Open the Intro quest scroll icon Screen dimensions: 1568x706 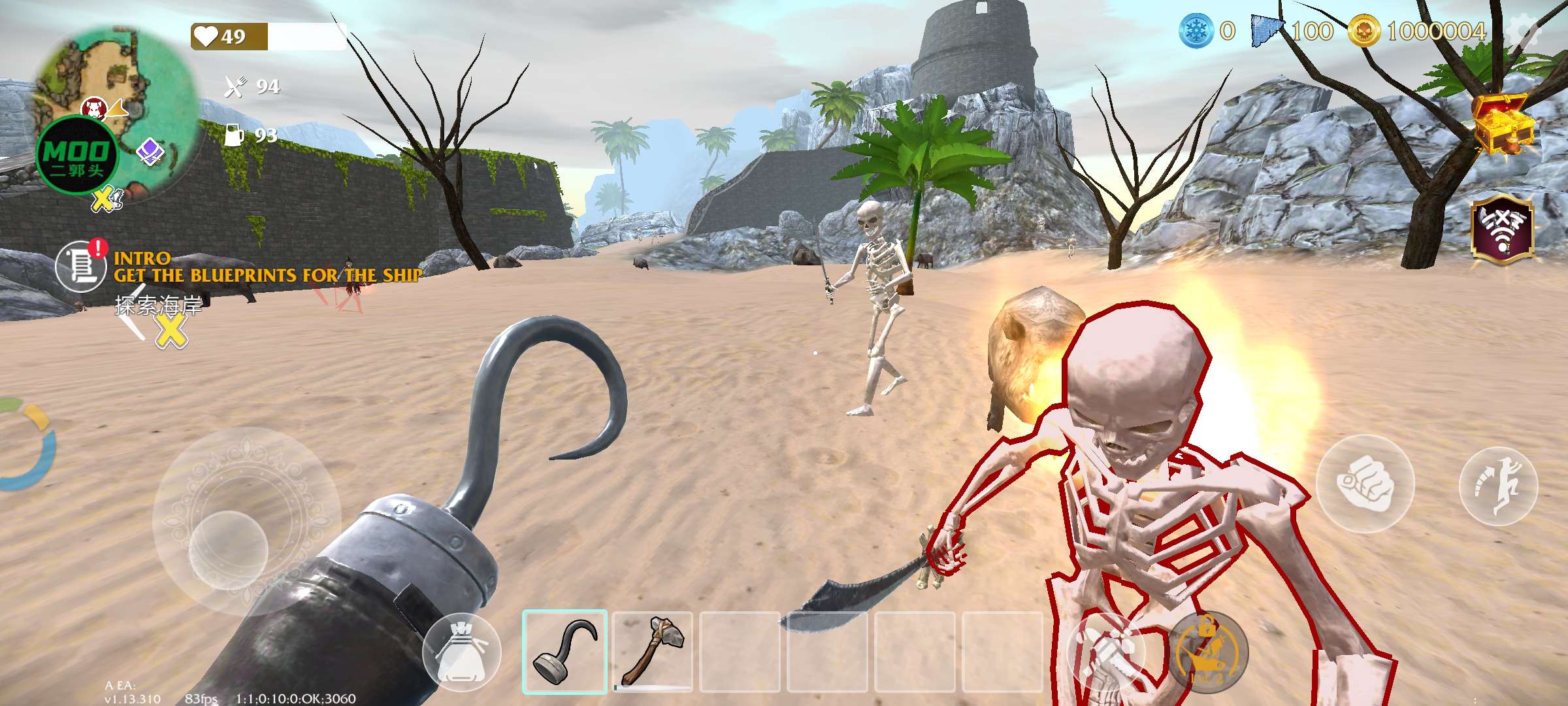click(80, 266)
